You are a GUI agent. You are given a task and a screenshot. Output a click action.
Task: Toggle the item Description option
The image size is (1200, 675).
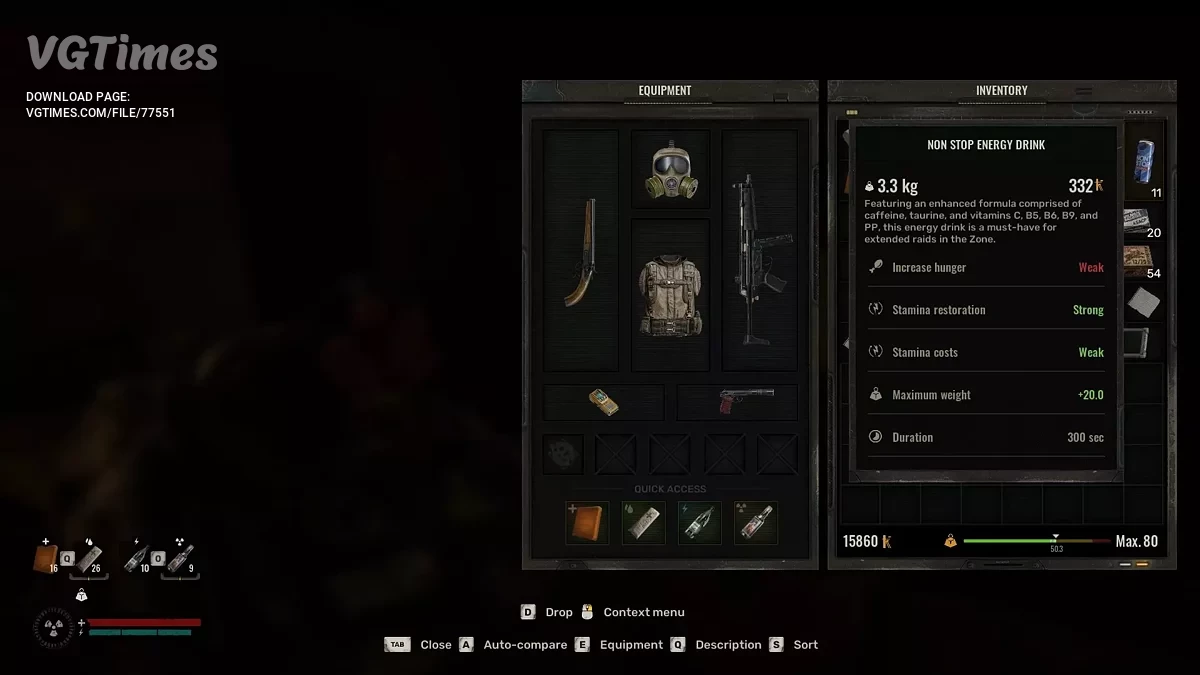tap(727, 645)
